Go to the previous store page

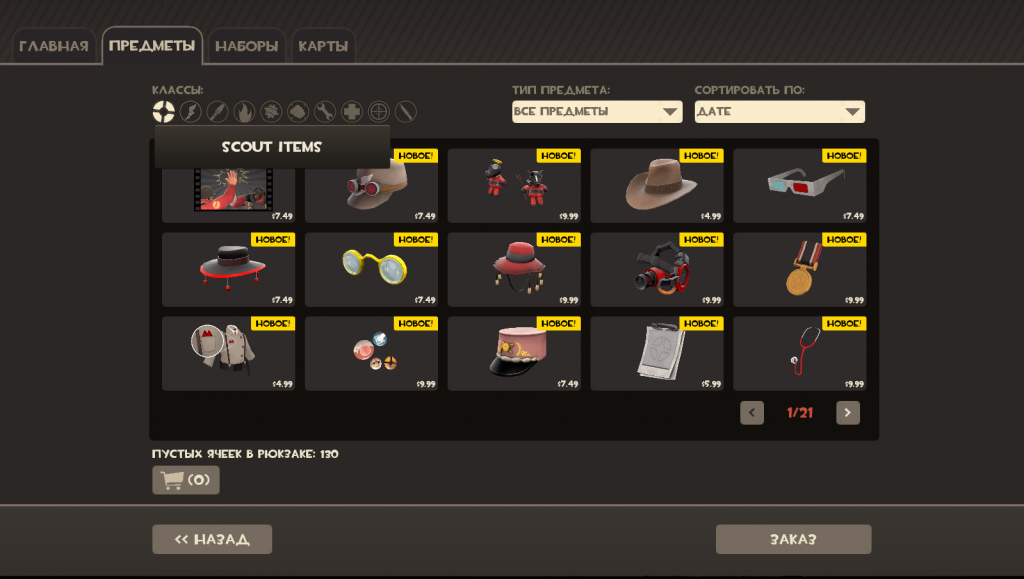(752, 413)
